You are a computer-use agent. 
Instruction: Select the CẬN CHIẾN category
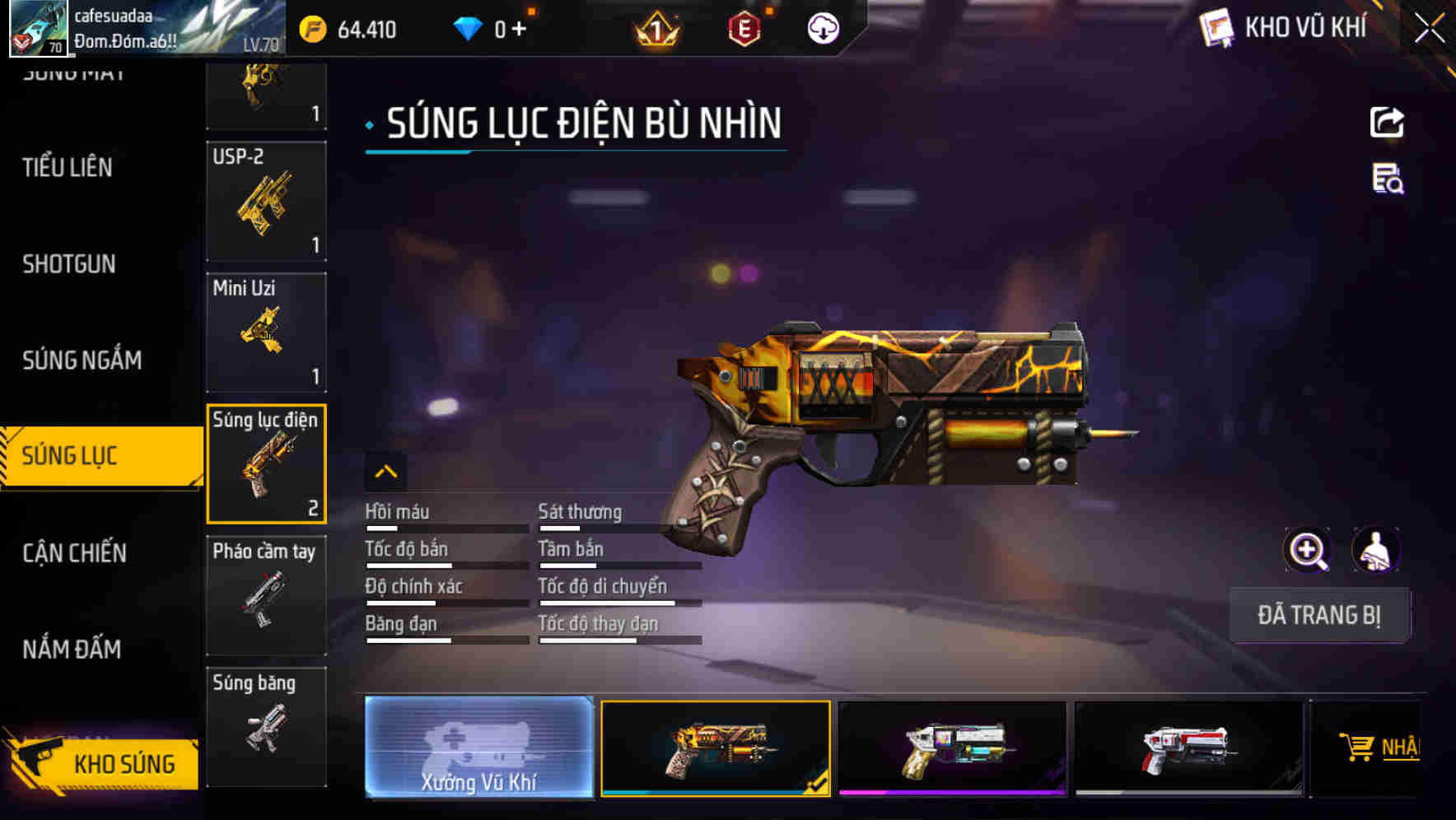tap(72, 553)
